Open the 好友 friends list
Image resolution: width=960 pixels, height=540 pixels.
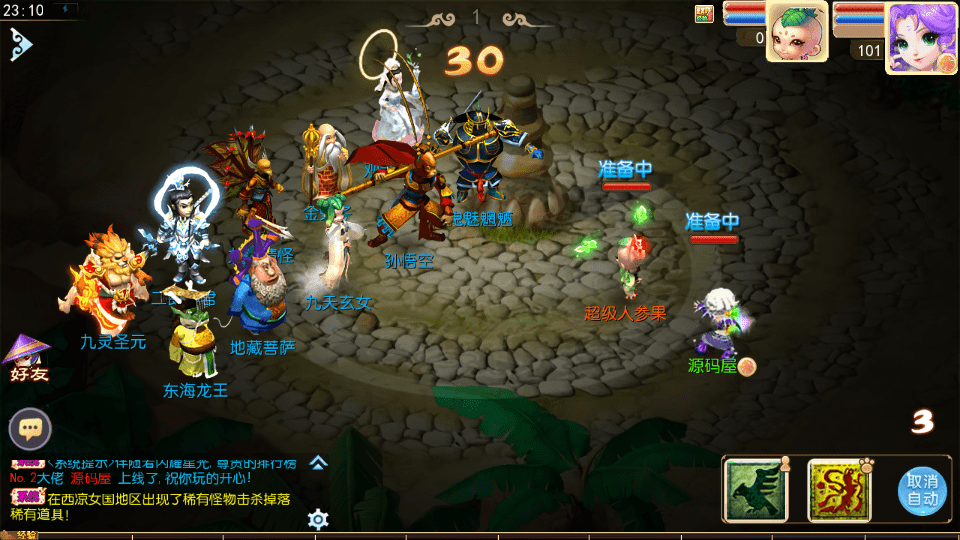click(28, 358)
